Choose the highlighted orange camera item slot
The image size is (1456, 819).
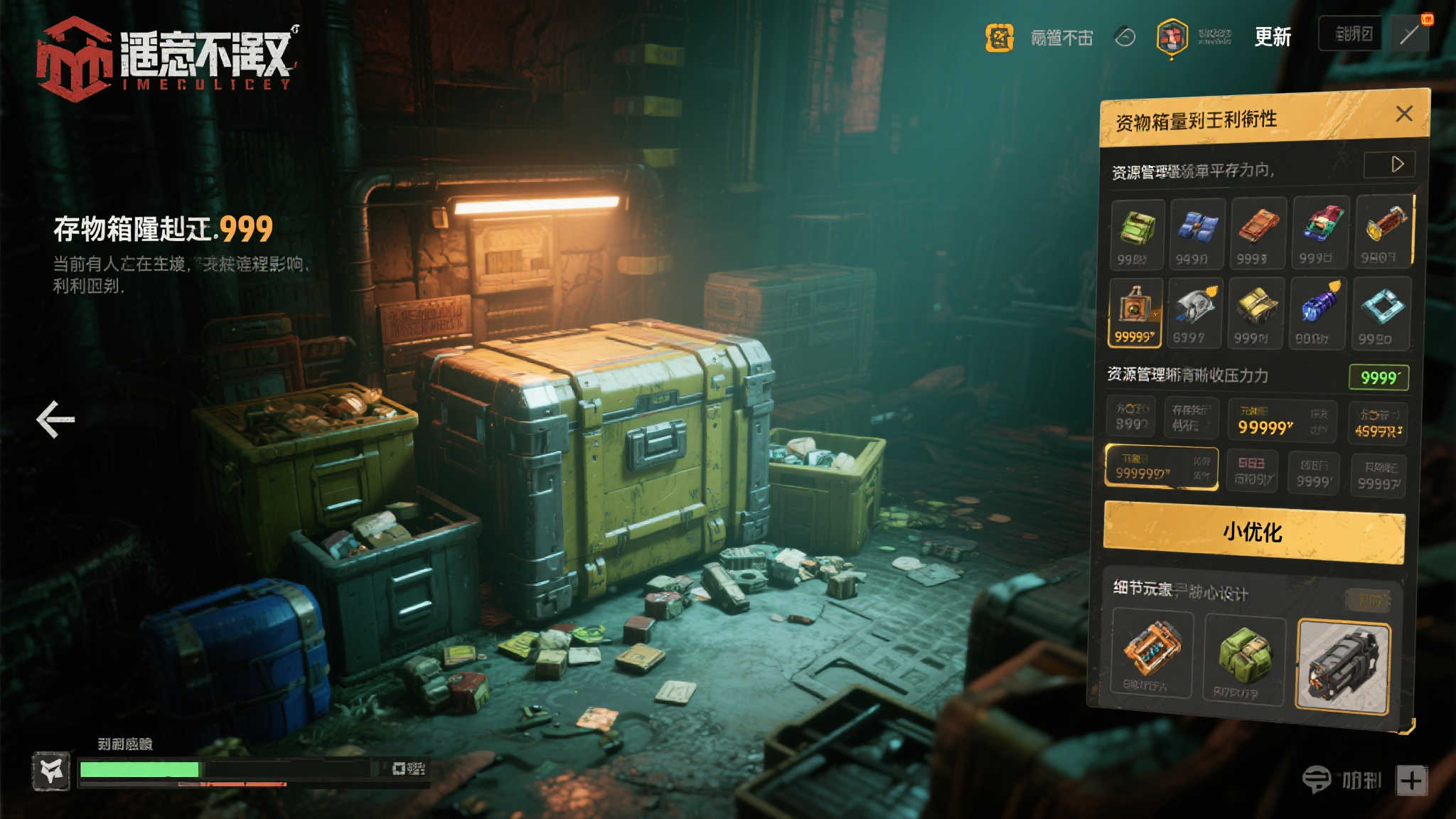tap(1135, 311)
